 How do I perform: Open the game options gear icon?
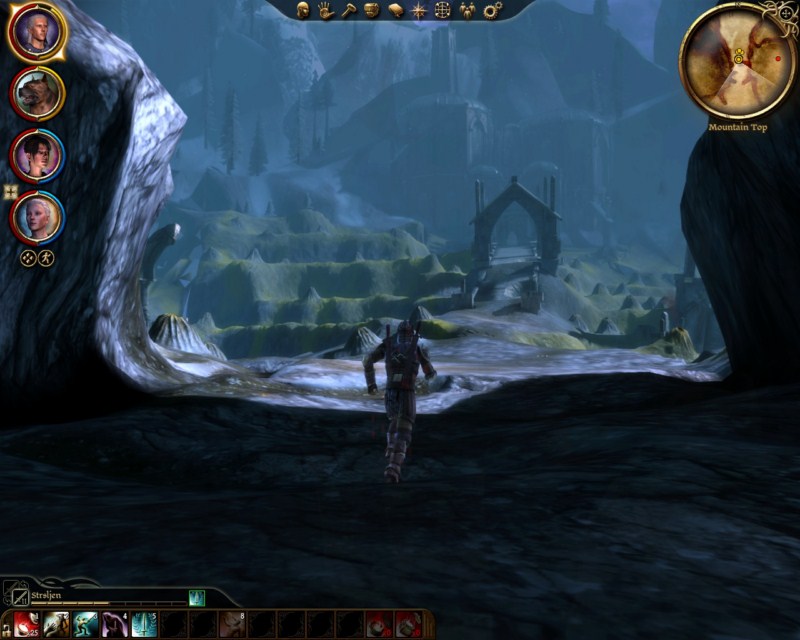tap(492, 10)
